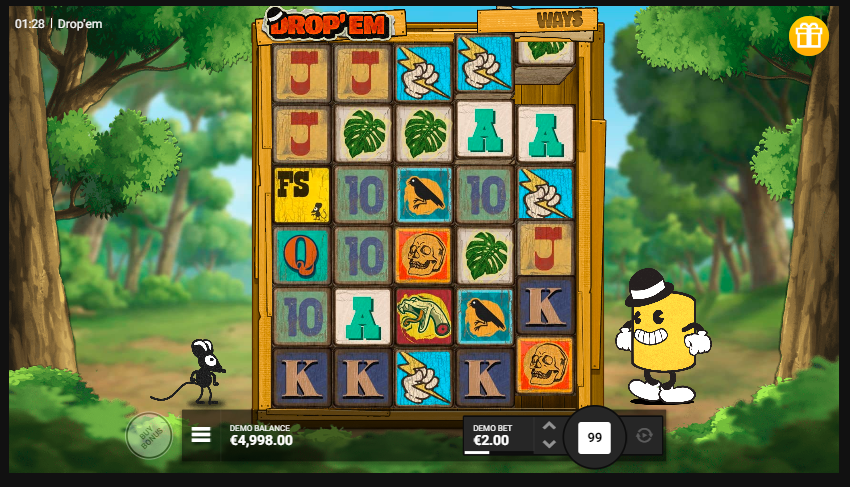Increase the bet with the up arrow
The height and width of the screenshot is (487, 850).
coord(549,426)
